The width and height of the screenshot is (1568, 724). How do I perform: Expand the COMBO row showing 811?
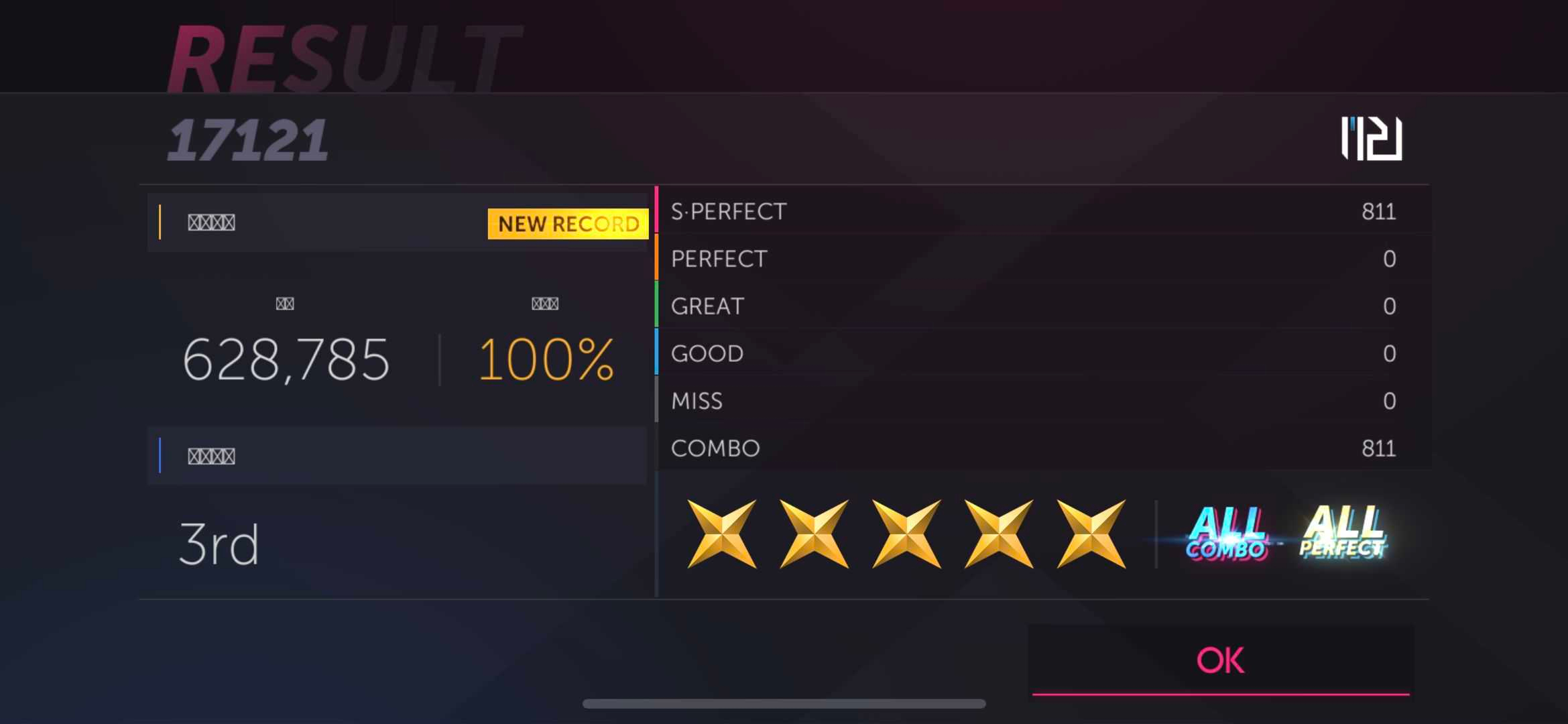point(1039,448)
